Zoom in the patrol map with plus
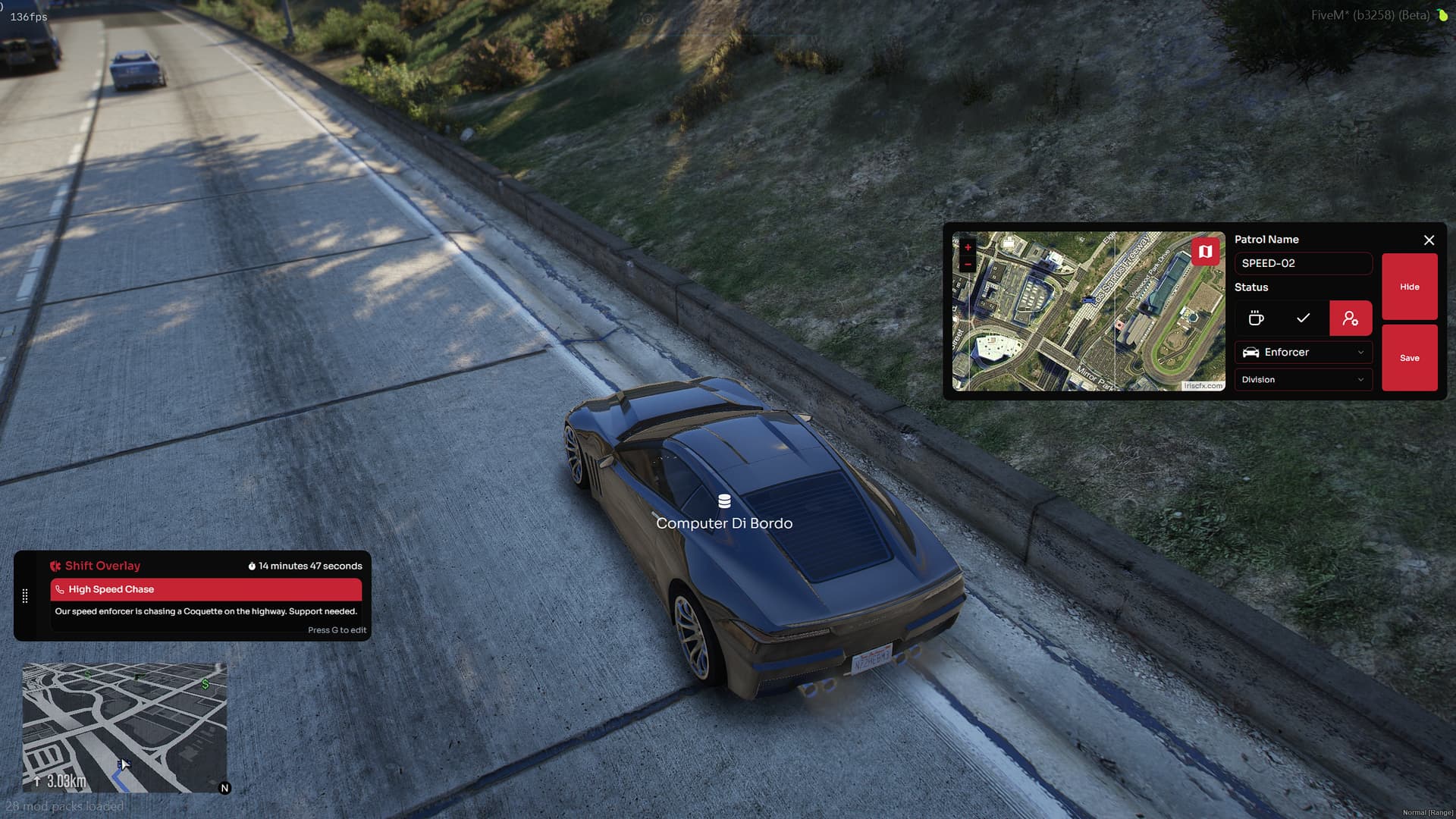Image resolution: width=1456 pixels, height=819 pixels. (x=968, y=247)
